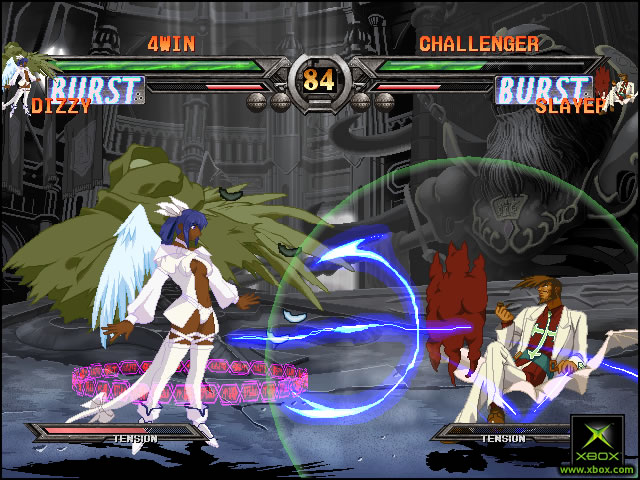
Task: Click Dizzy's character portrait icon
Action: (x=20, y=80)
